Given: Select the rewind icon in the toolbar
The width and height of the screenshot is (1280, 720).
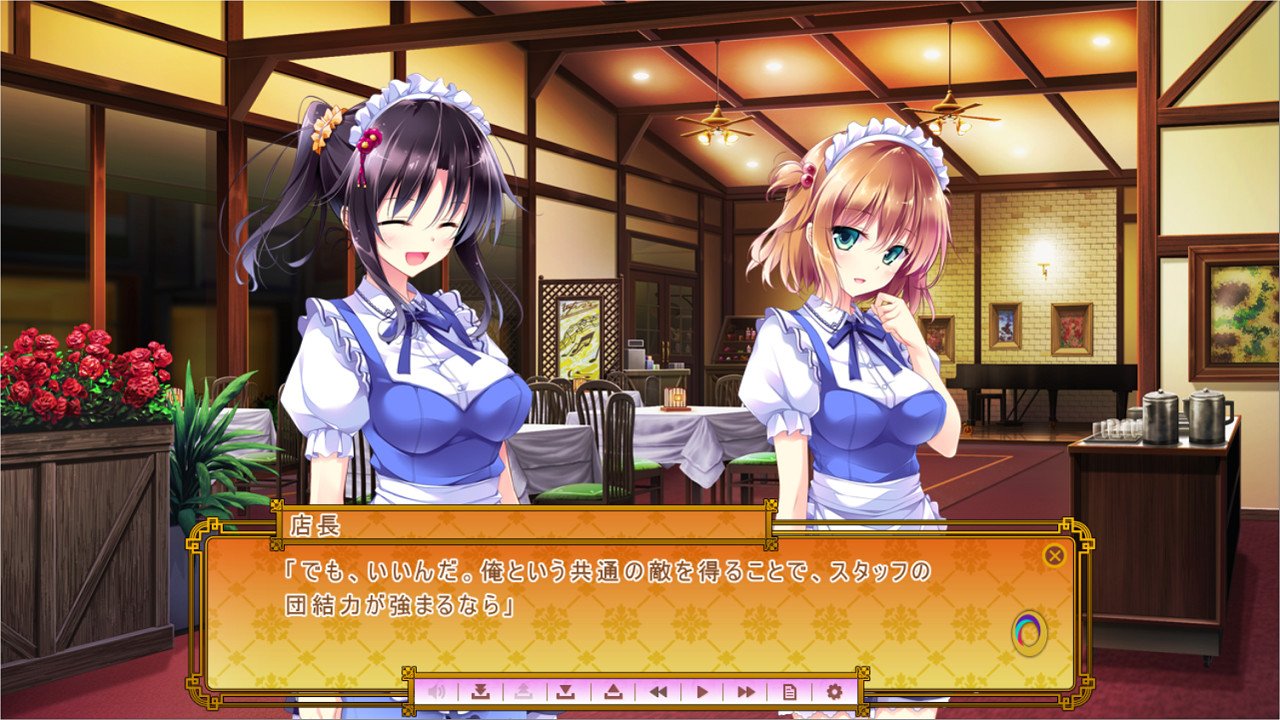Looking at the screenshot, I should click(659, 690).
